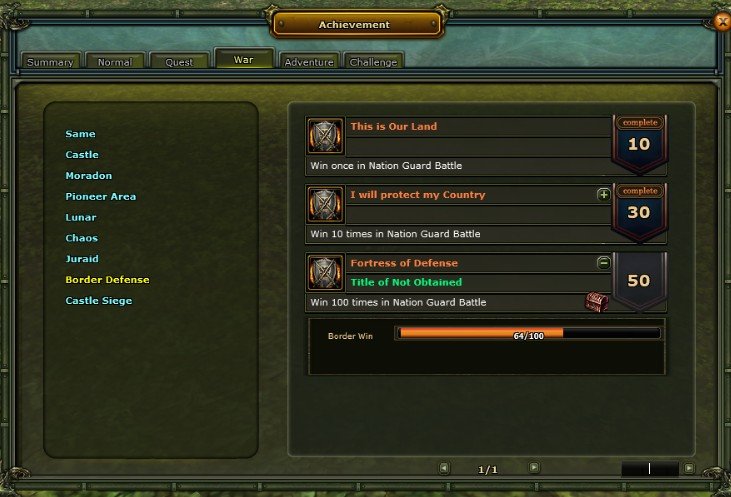This screenshot has height=497, width=731.
Task: Switch to the Summary tab
Action: [x=50, y=62]
